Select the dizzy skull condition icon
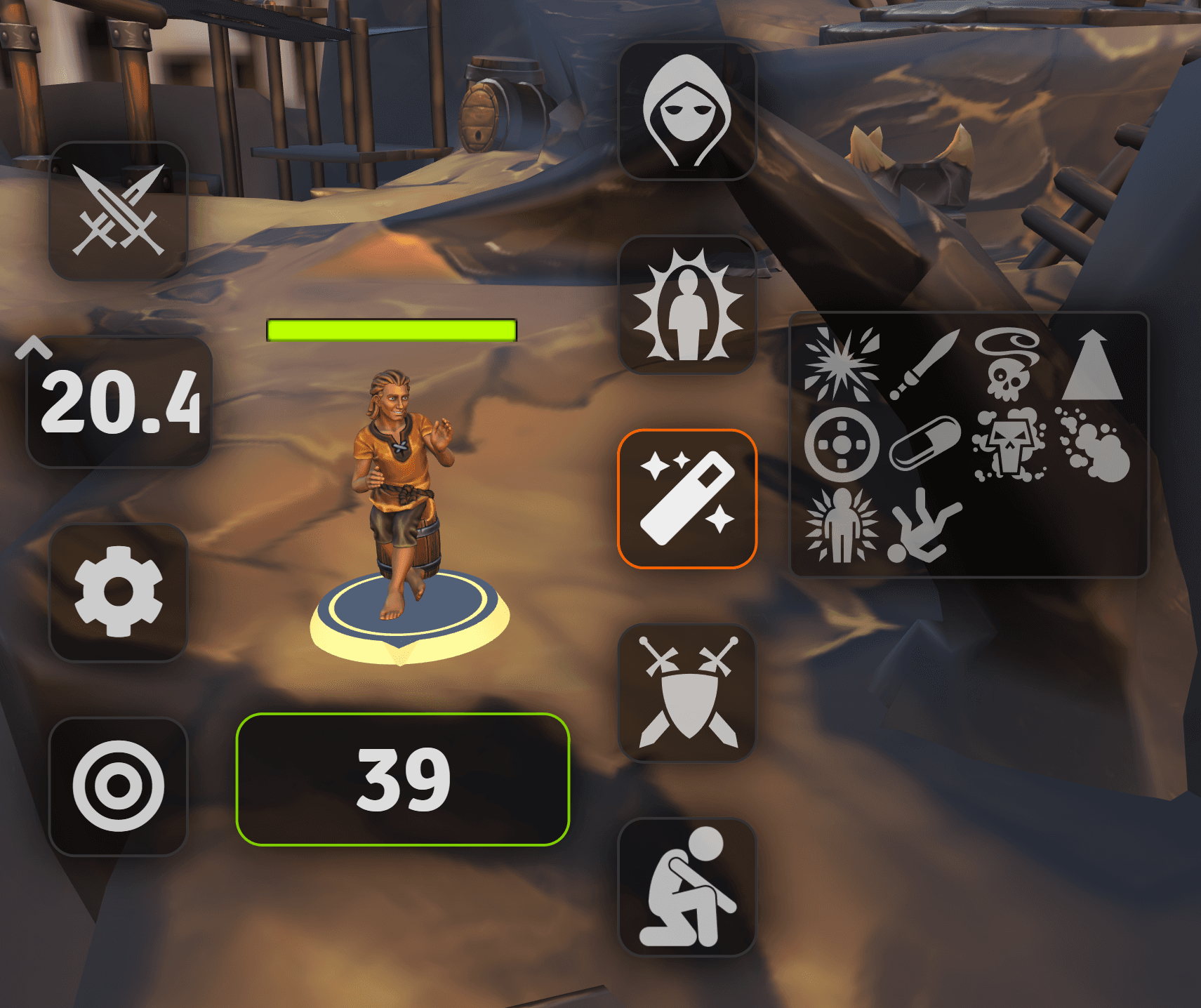Viewport: 1201px width, 1008px height. coord(1009,364)
